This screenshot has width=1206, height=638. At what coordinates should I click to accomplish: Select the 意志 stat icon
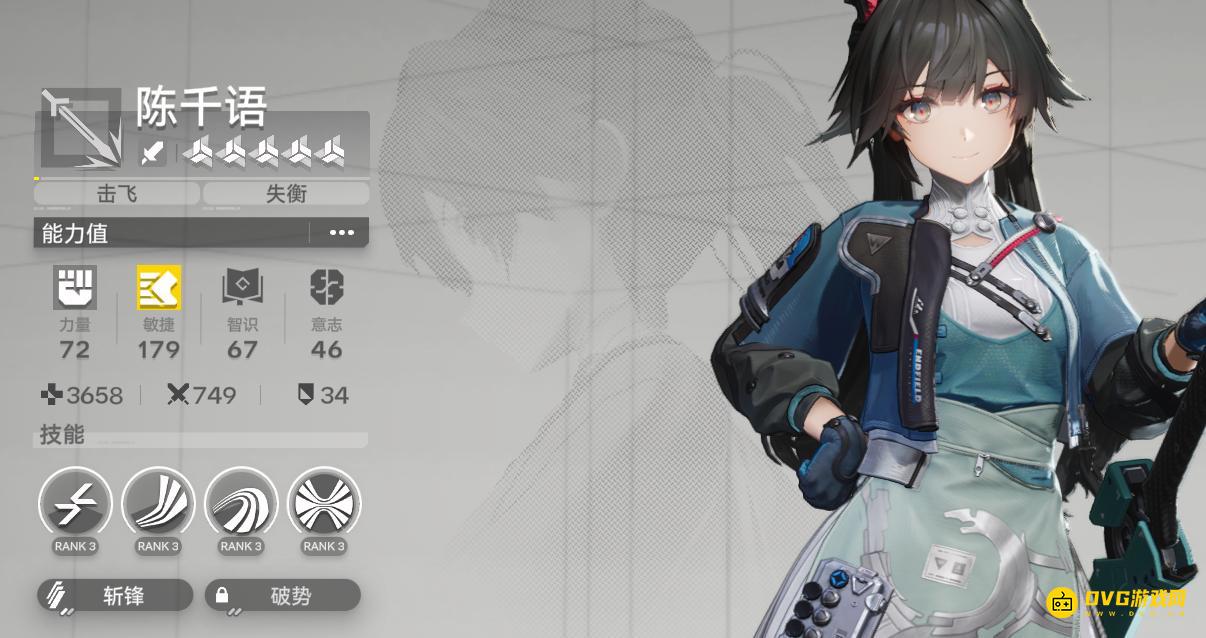(326, 287)
